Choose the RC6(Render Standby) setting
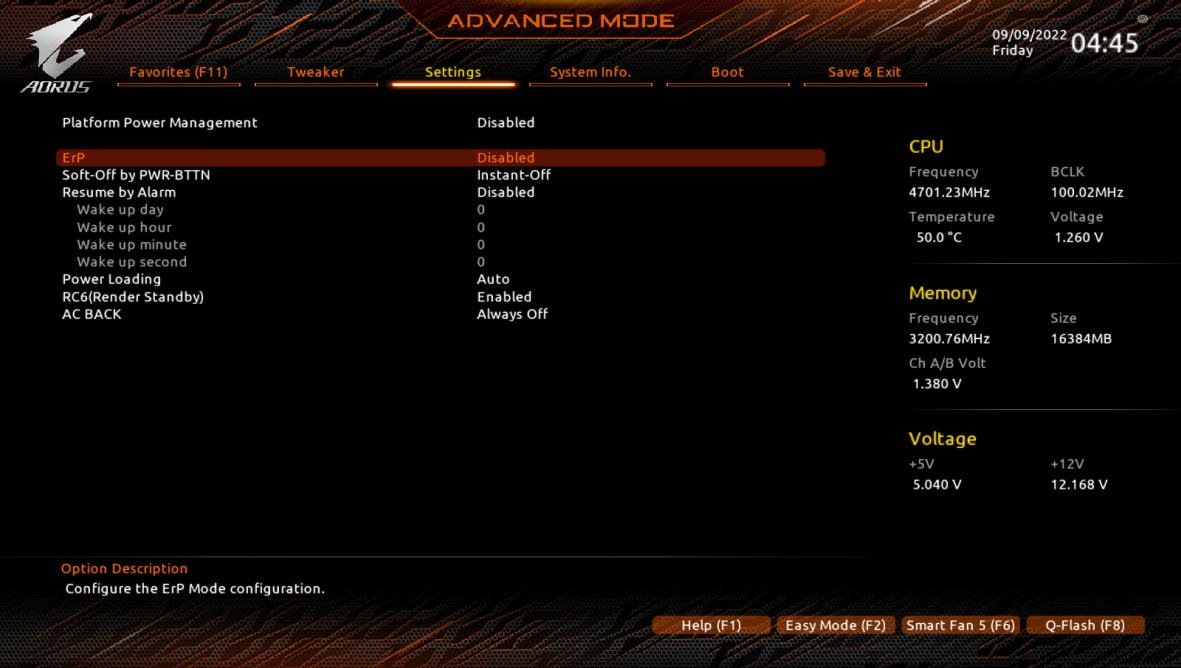Image resolution: width=1181 pixels, height=668 pixels. (x=133, y=297)
